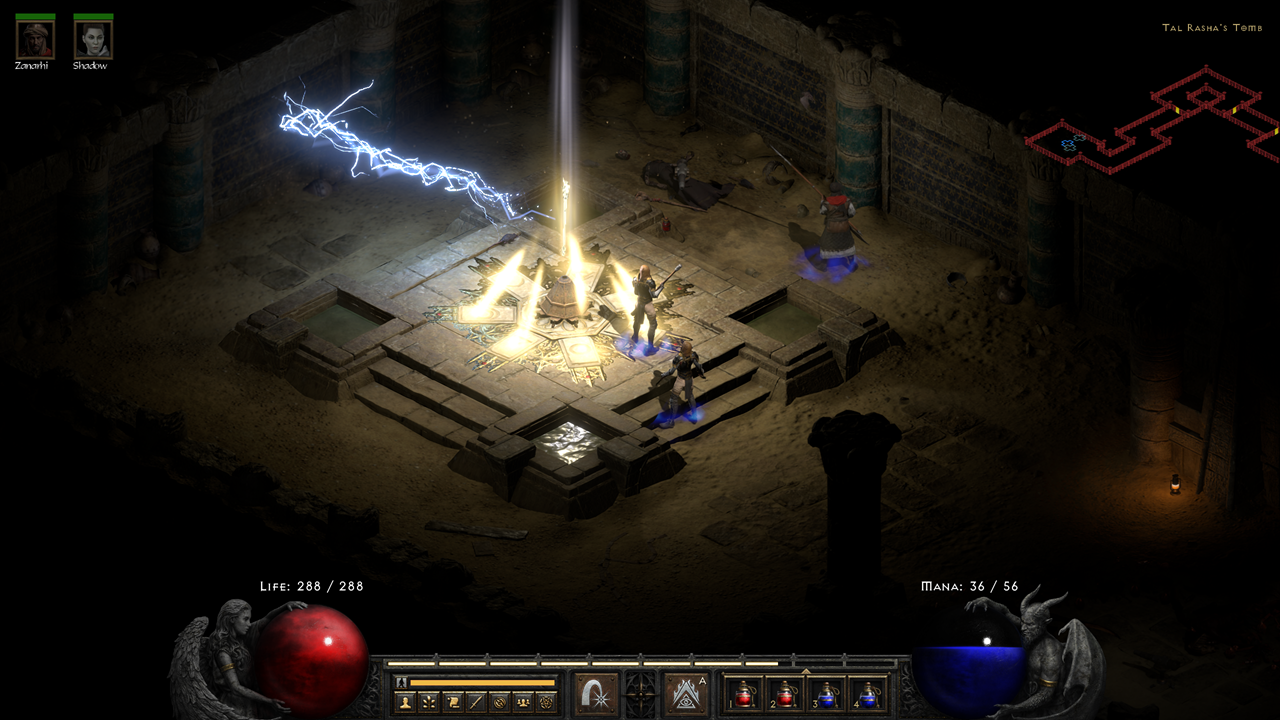Use the healing potion in belt slot 2
The width and height of the screenshot is (1280, 720).
tap(786, 693)
